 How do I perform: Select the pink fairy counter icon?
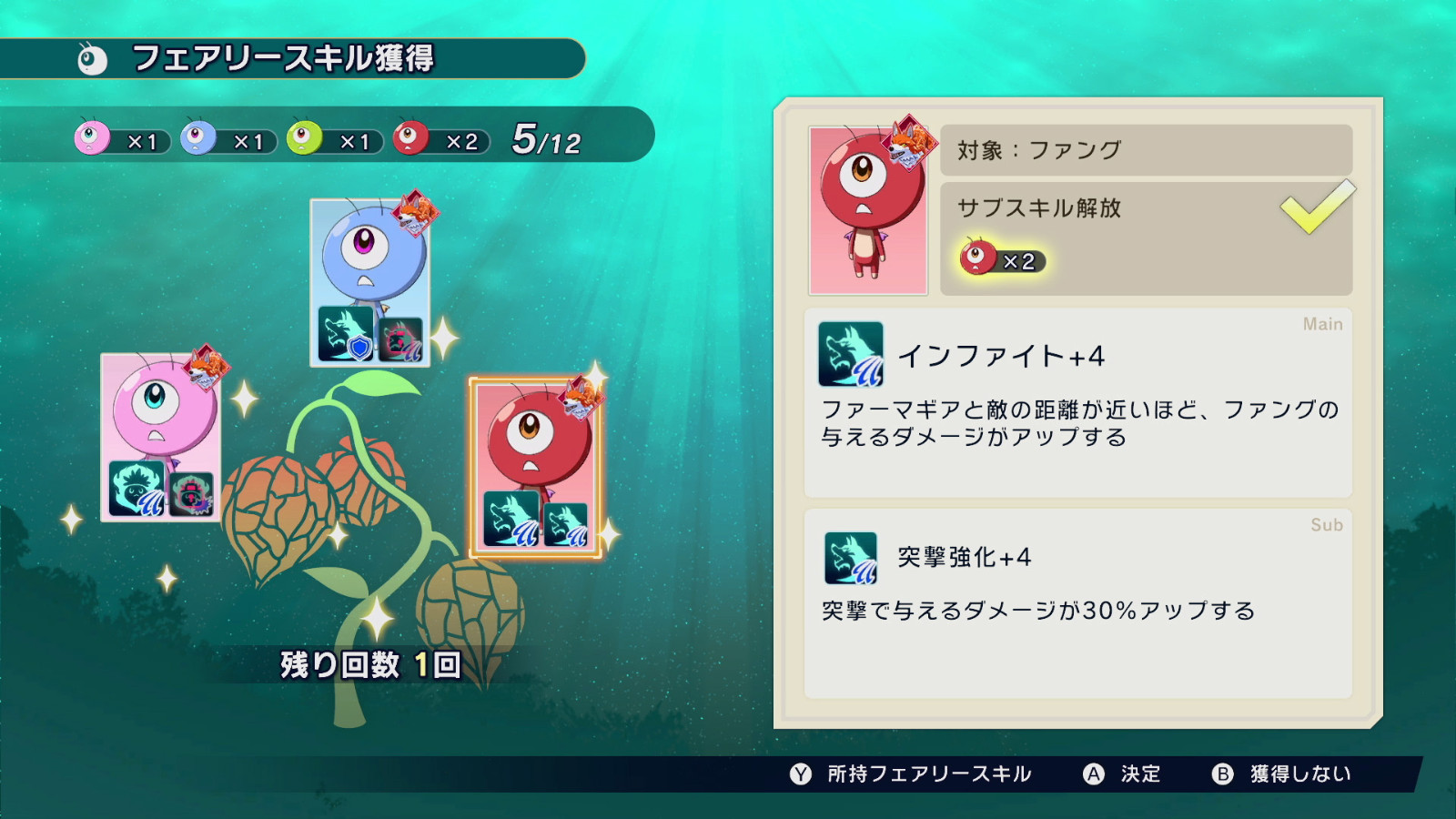(90, 140)
